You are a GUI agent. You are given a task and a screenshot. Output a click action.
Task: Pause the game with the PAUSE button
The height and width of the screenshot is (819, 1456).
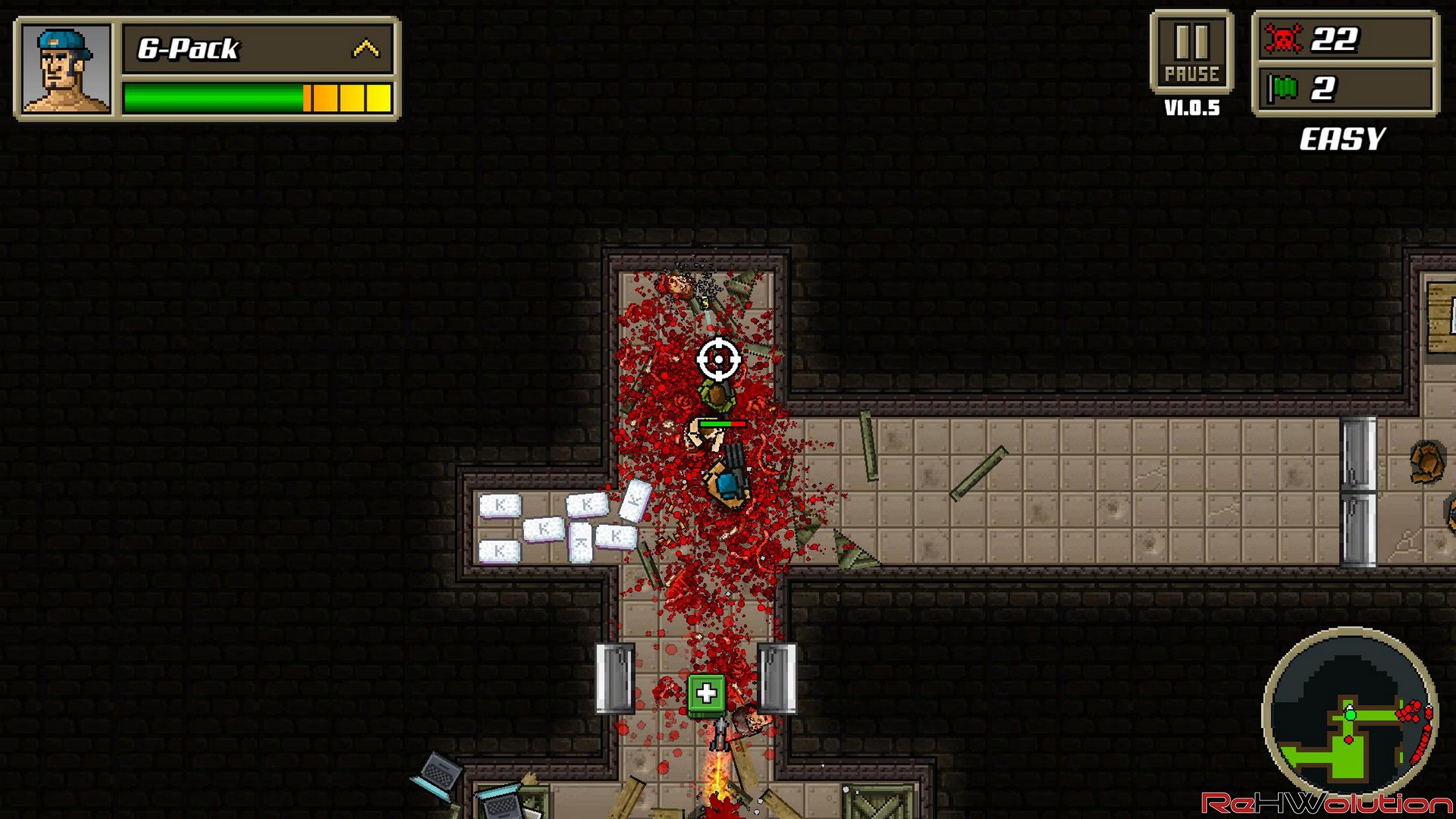click(x=1191, y=53)
